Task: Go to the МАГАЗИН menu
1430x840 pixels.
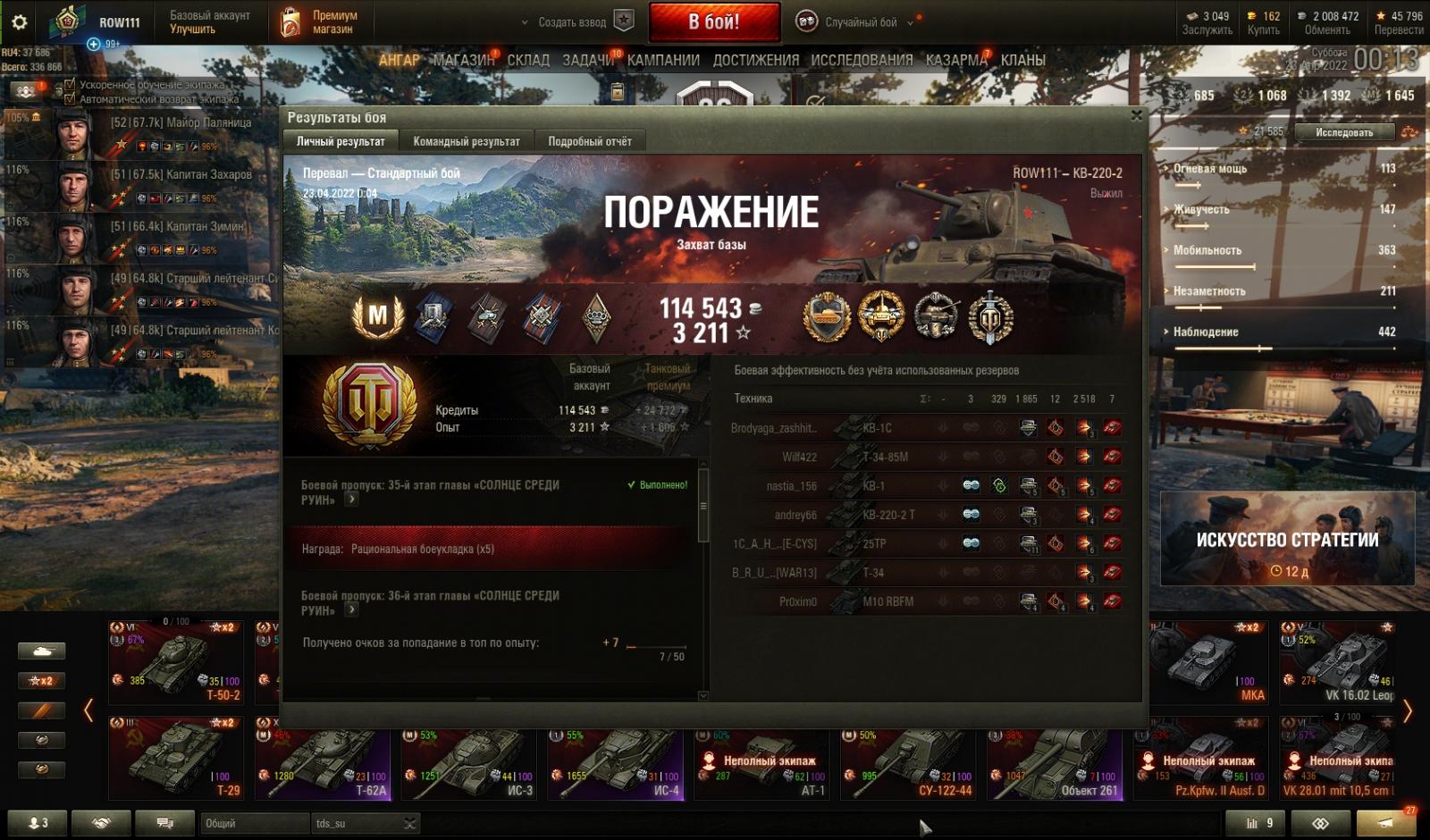Action: pyautogui.click(x=463, y=60)
